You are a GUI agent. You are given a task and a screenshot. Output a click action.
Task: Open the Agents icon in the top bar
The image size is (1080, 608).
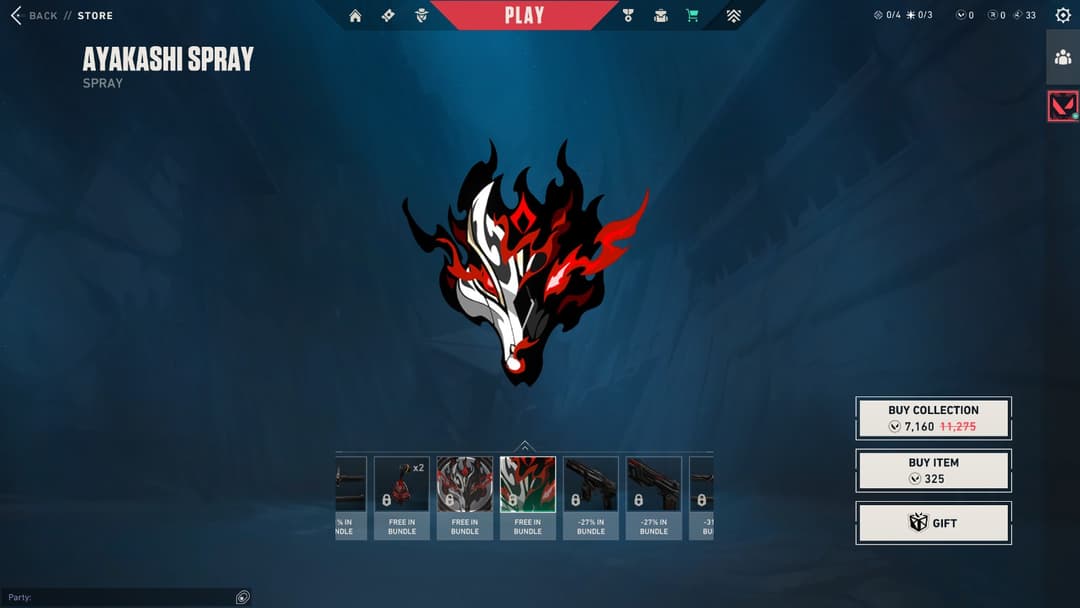pyautogui.click(x=422, y=16)
